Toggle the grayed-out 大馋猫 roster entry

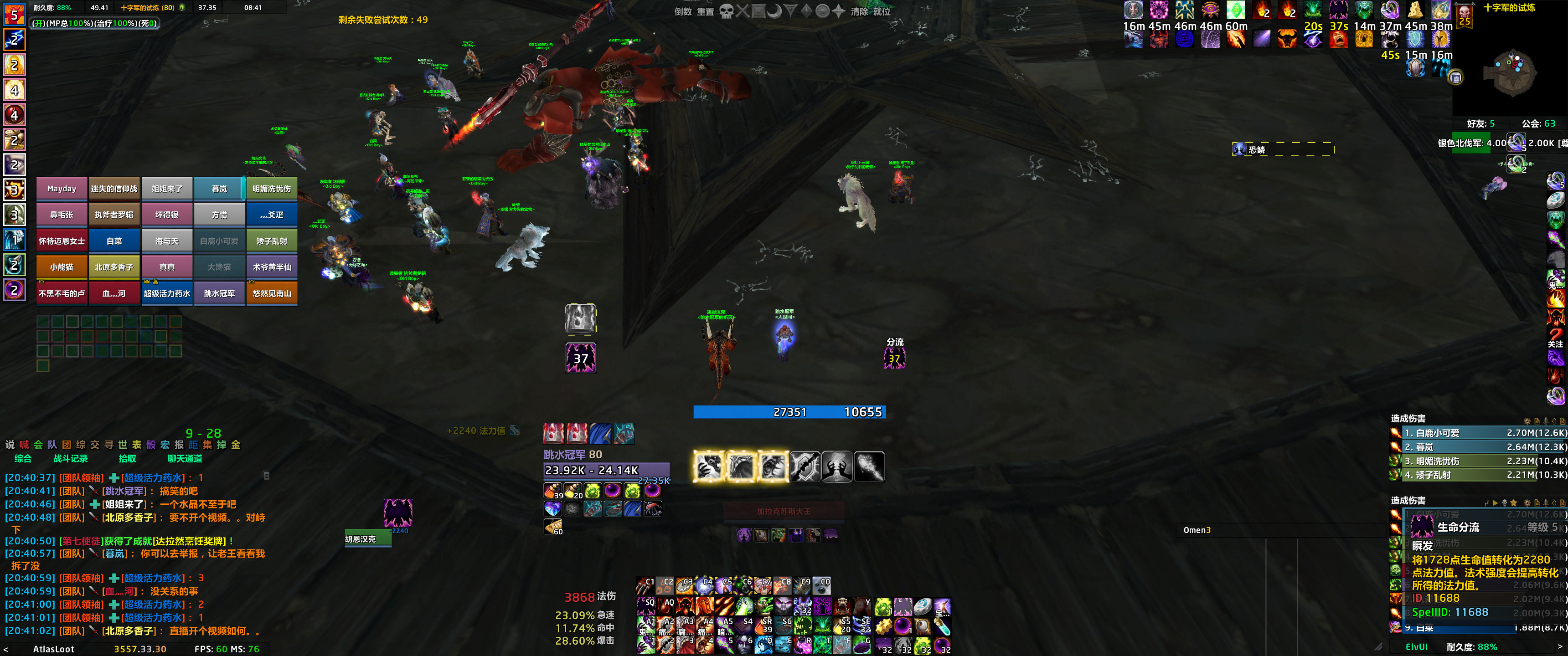(220, 267)
